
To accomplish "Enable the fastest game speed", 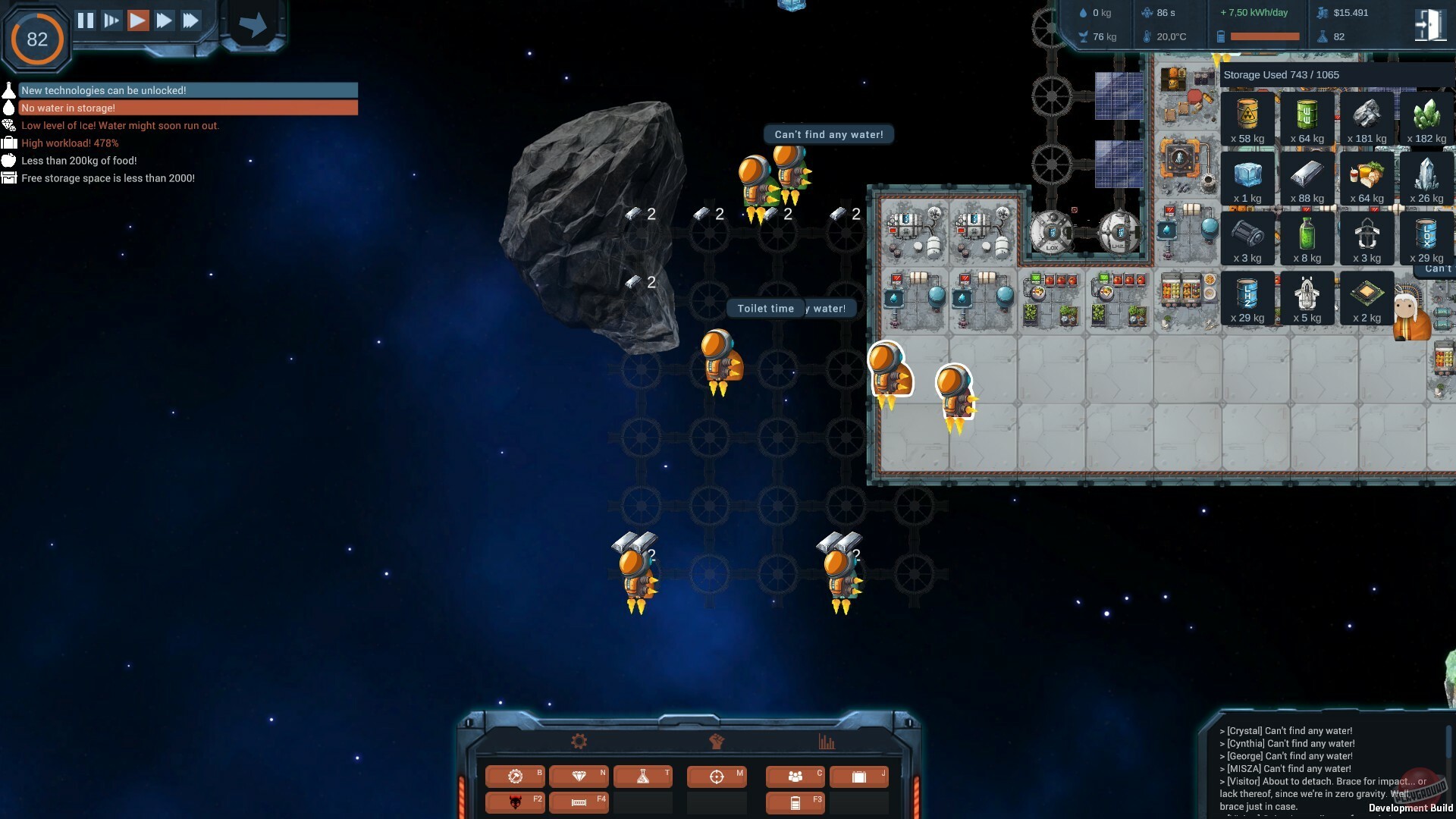I will click(190, 20).
